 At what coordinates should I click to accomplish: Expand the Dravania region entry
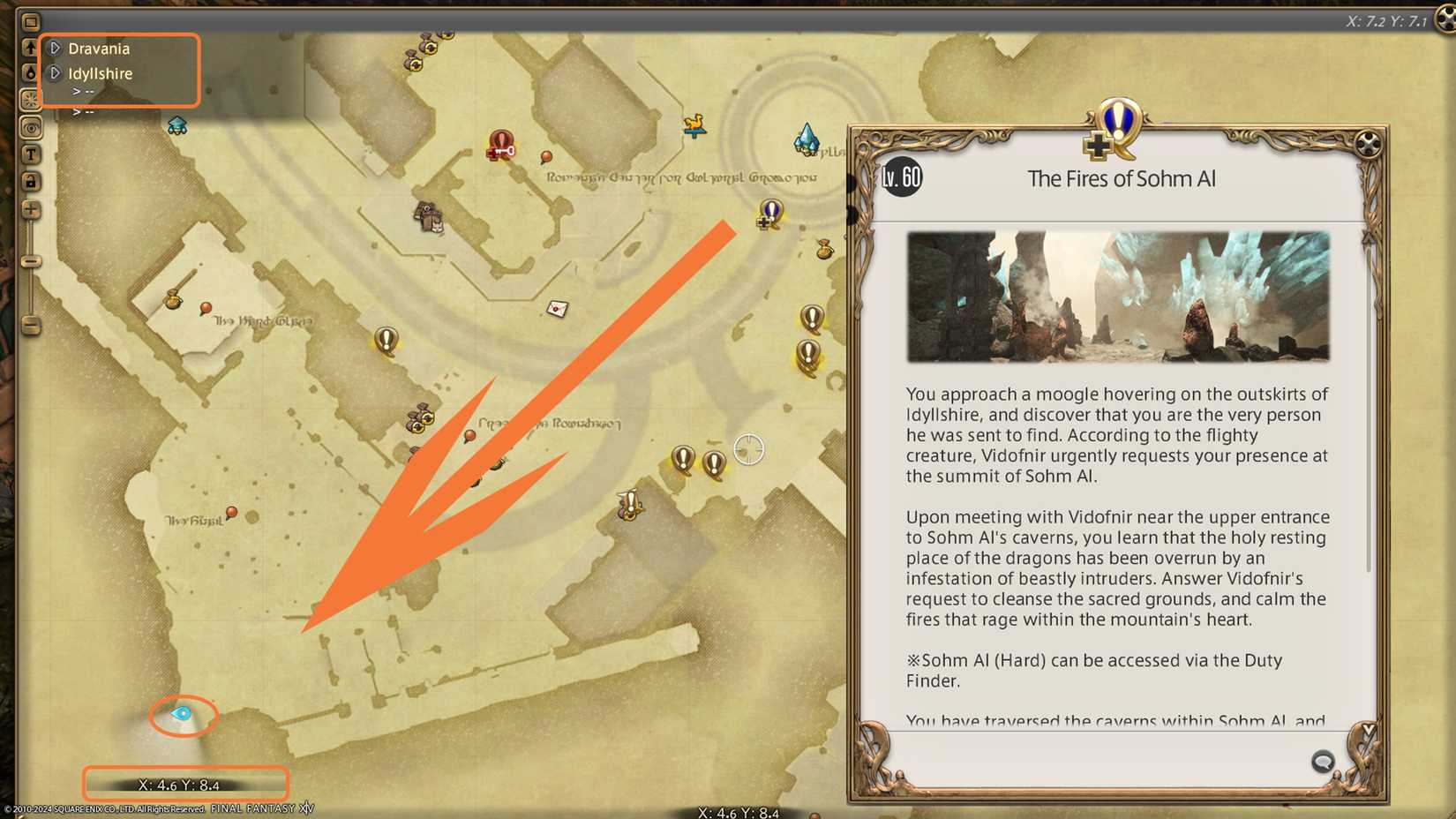point(56,49)
